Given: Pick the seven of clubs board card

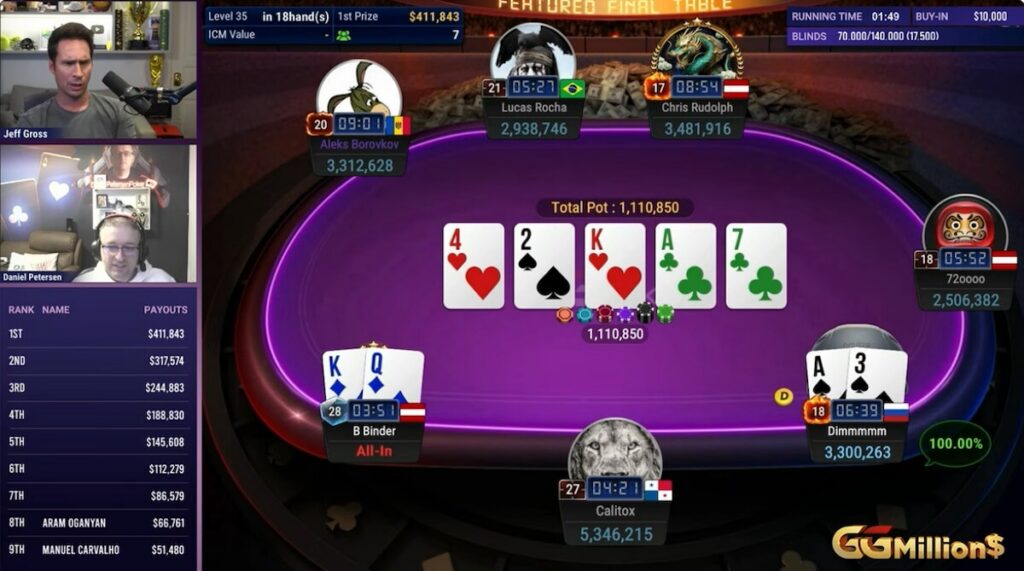Looking at the screenshot, I should (x=756, y=265).
